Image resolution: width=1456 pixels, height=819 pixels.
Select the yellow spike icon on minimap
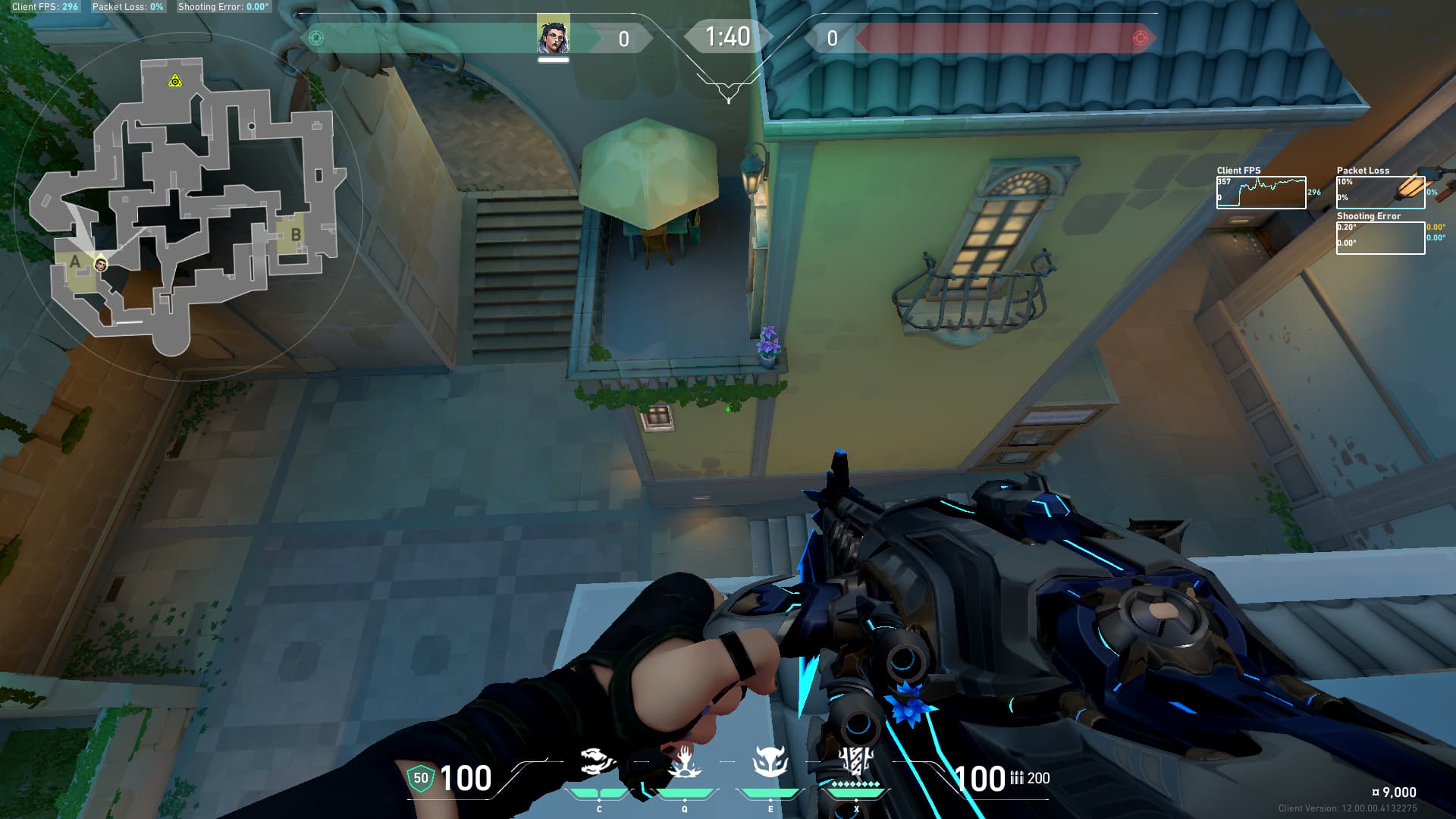tap(175, 80)
